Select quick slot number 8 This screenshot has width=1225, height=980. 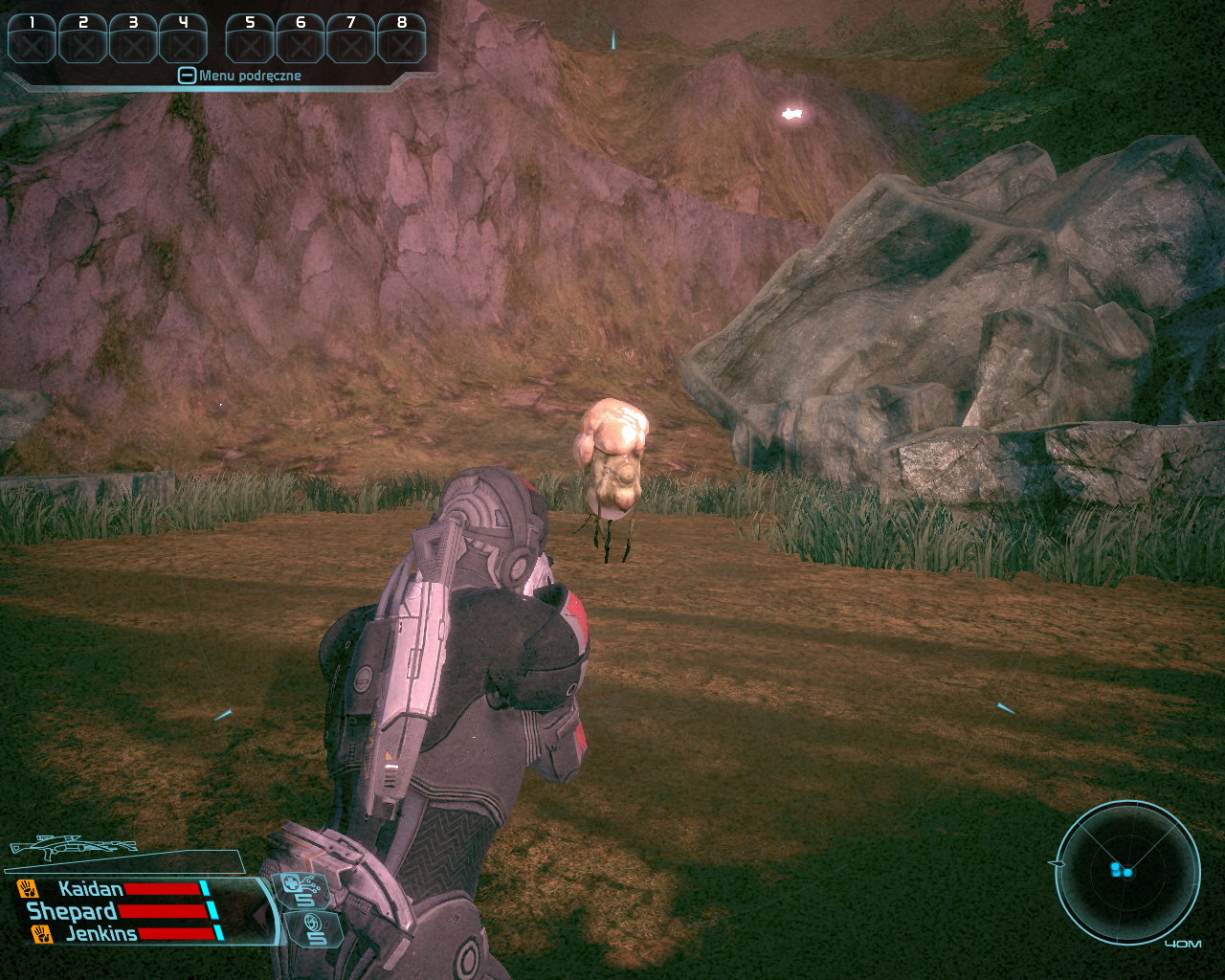[x=401, y=39]
